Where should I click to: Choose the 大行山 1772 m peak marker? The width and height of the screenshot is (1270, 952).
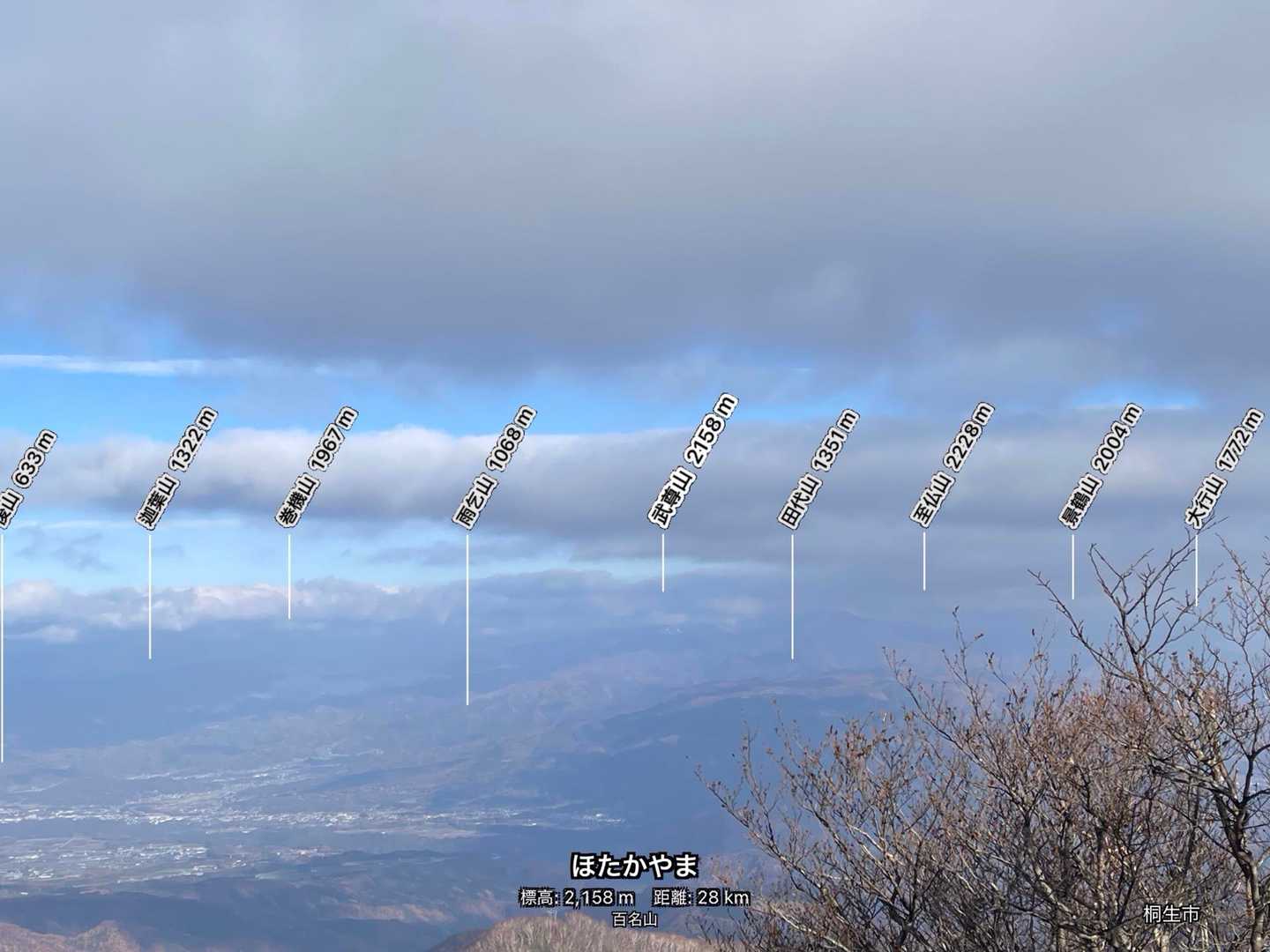click(1226, 468)
